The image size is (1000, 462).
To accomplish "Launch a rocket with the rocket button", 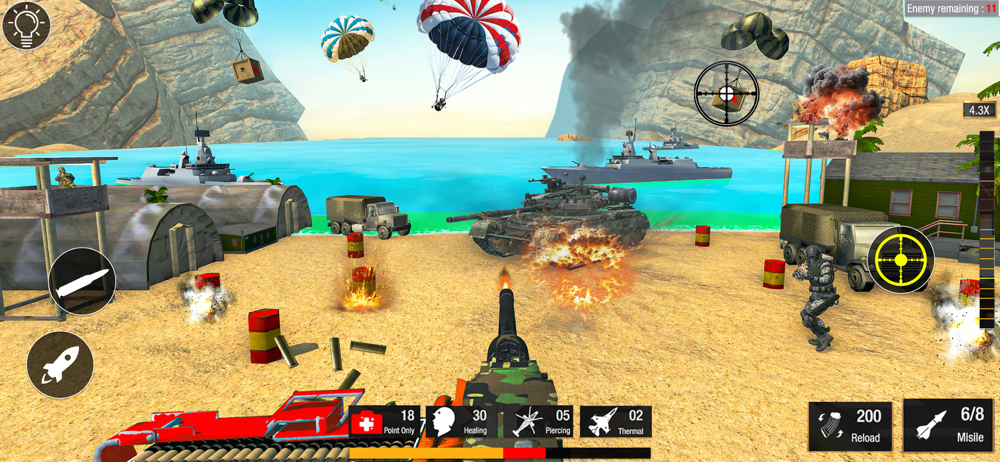I will click(60, 365).
